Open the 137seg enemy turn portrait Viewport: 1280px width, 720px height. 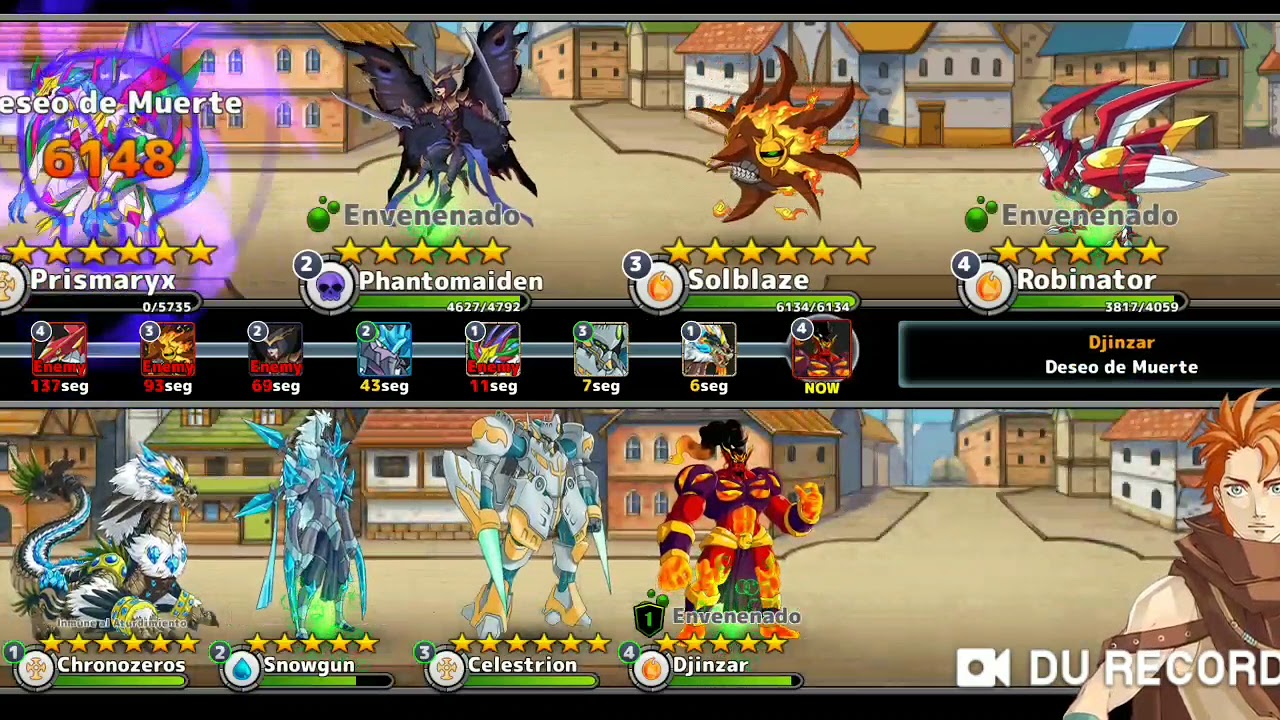[59, 350]
